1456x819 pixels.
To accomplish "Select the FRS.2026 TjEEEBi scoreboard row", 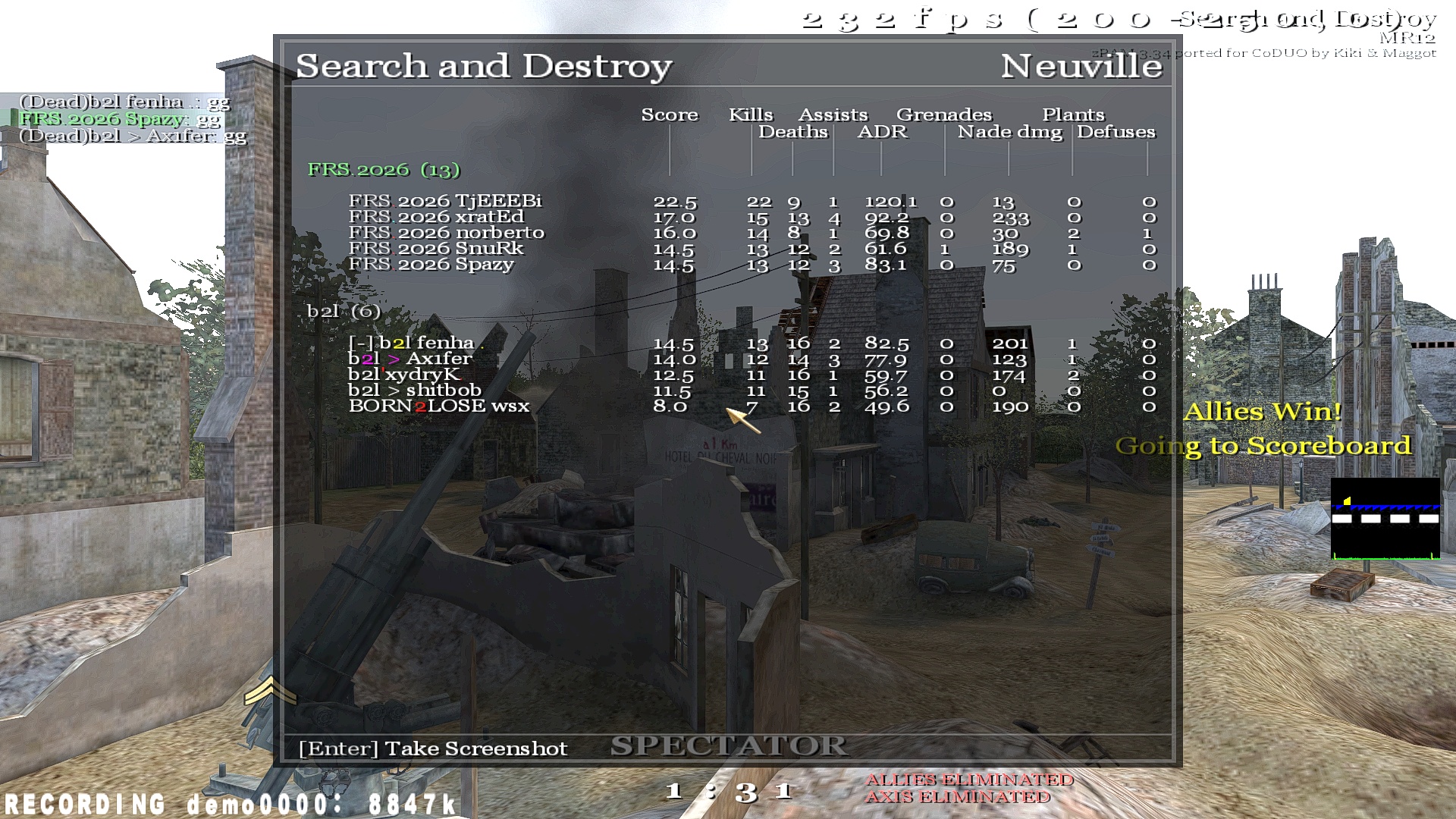I will pos(447,202).
